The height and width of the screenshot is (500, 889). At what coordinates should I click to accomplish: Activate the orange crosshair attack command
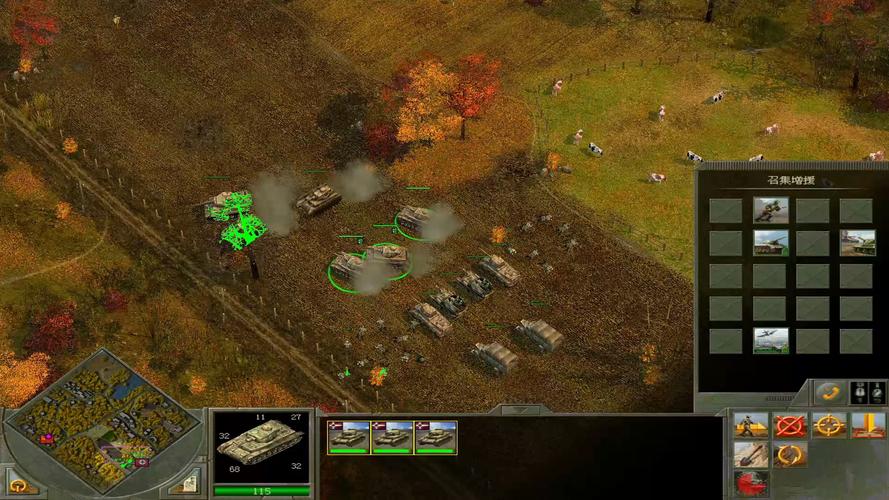point(829,426)
